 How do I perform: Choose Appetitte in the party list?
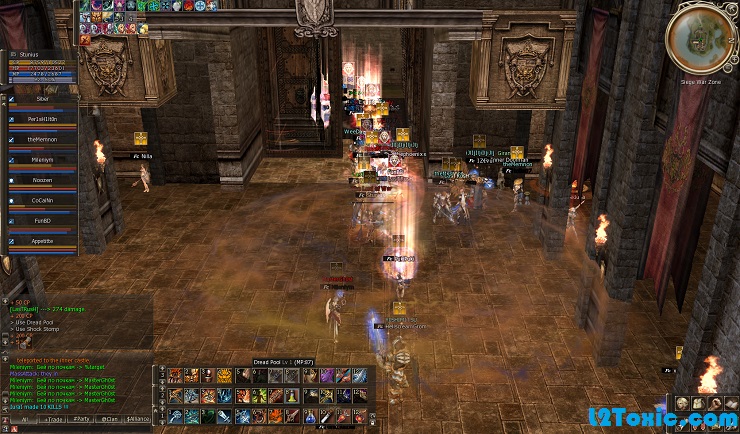42,241
